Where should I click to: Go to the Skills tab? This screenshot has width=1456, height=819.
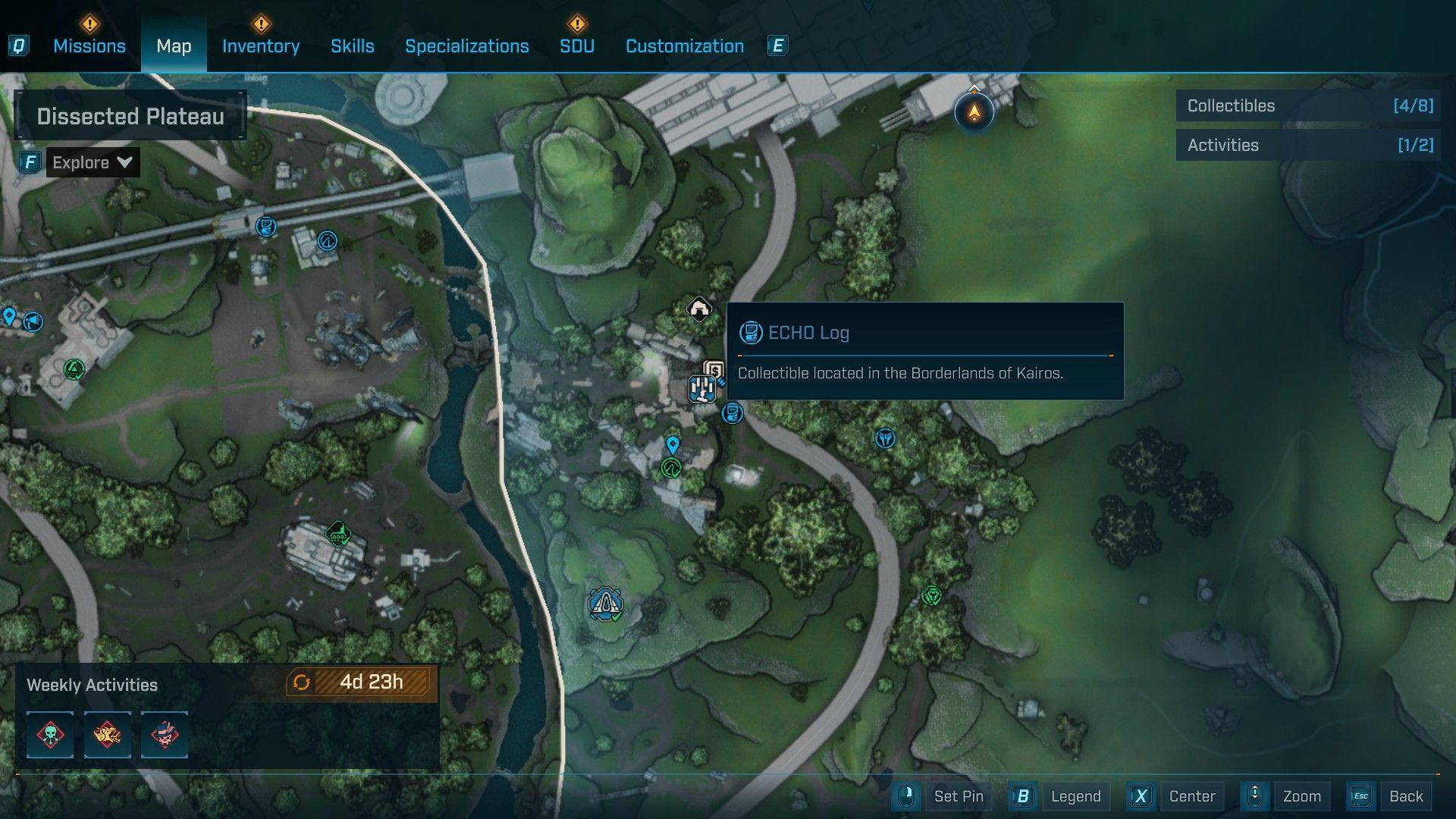coord(352,46)
